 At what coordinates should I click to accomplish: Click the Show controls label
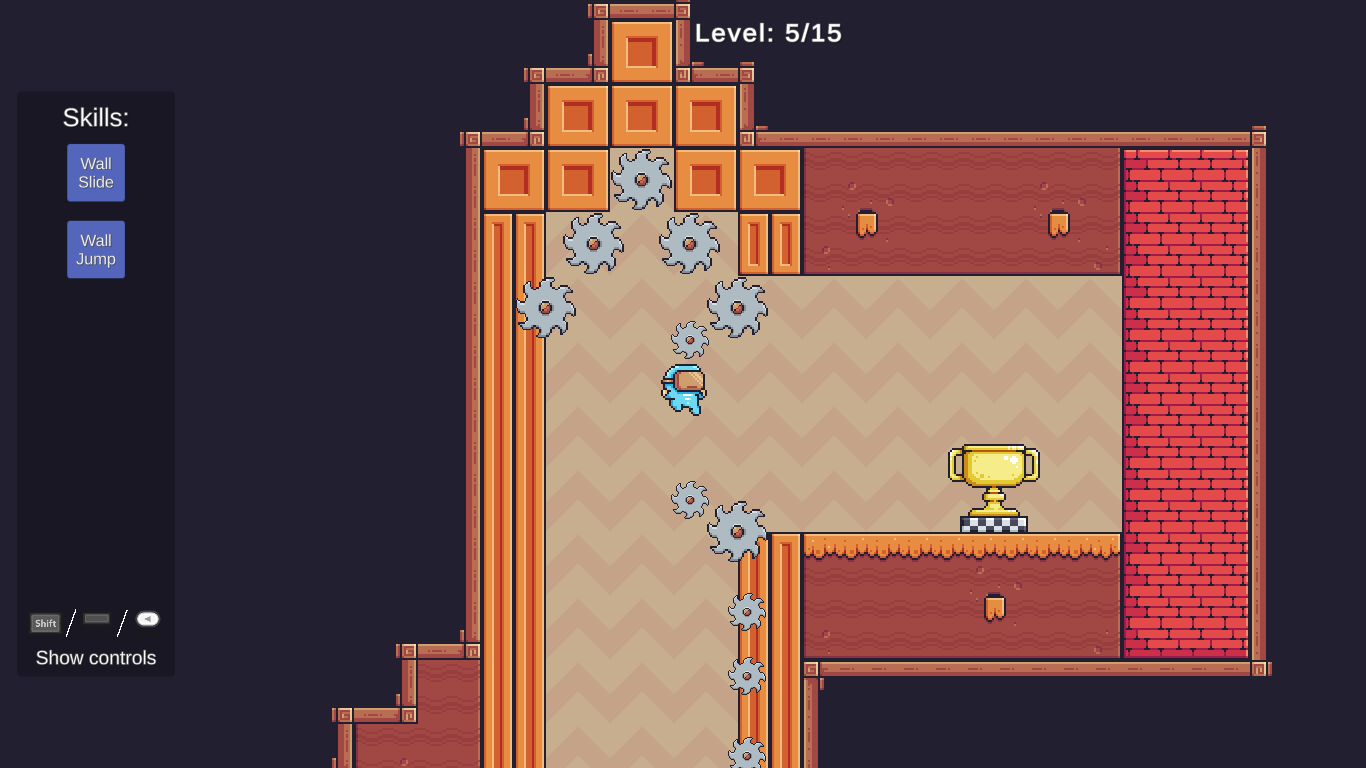96,658
